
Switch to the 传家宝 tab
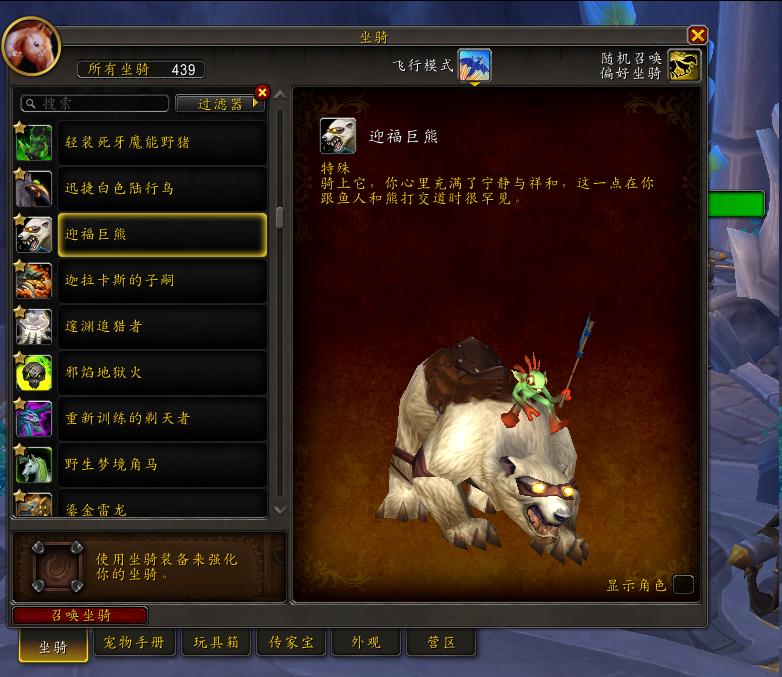click(x=289, y=643)
